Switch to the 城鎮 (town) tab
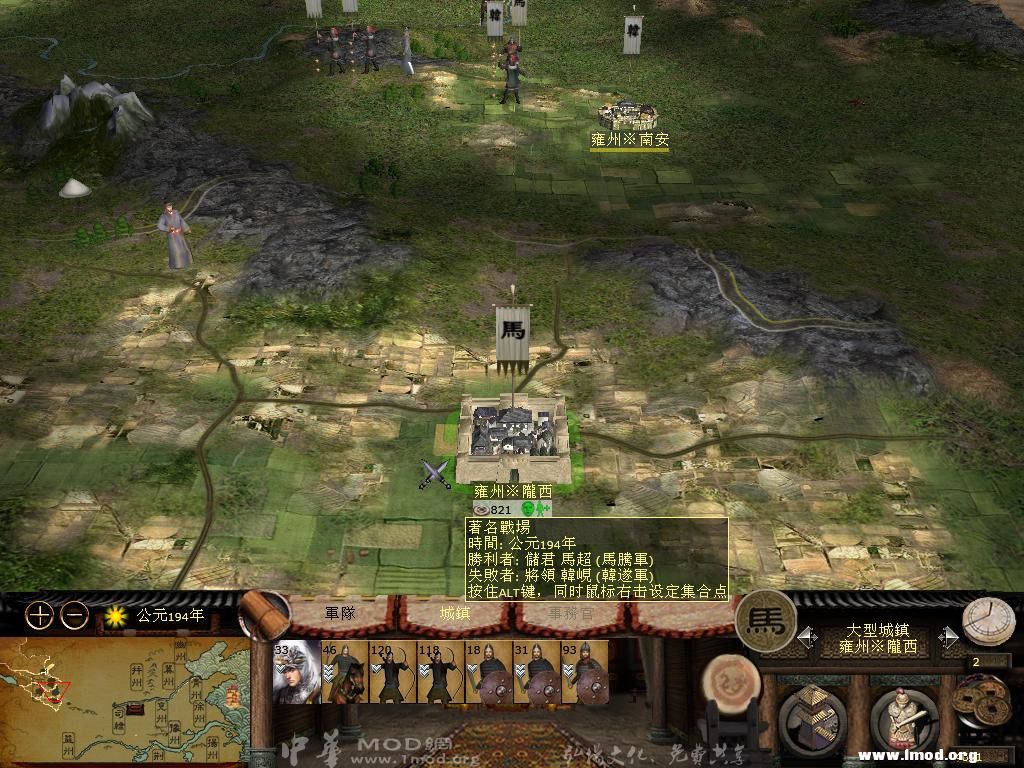The height and width of the screenshot is (768, 1024). [x=455, y=613]
